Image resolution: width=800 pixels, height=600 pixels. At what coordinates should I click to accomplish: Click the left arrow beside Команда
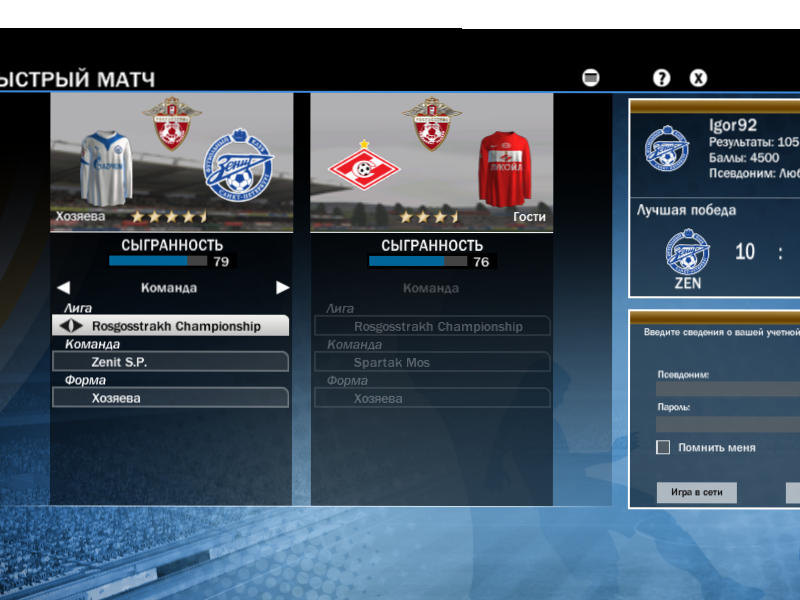coord(64,288)
